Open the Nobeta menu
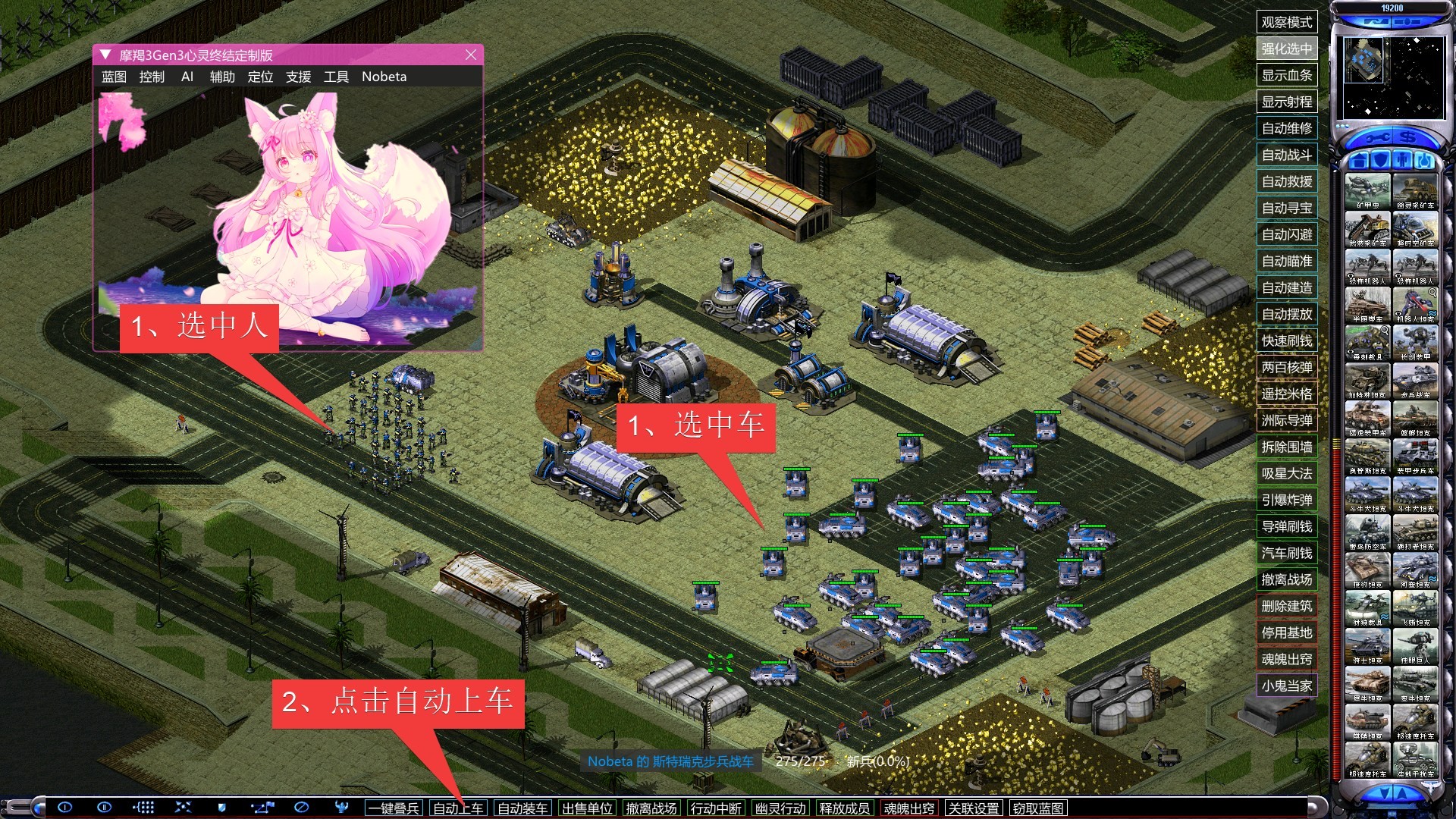The height and width of the screenshot is (819, 1456). pos(384,77)
